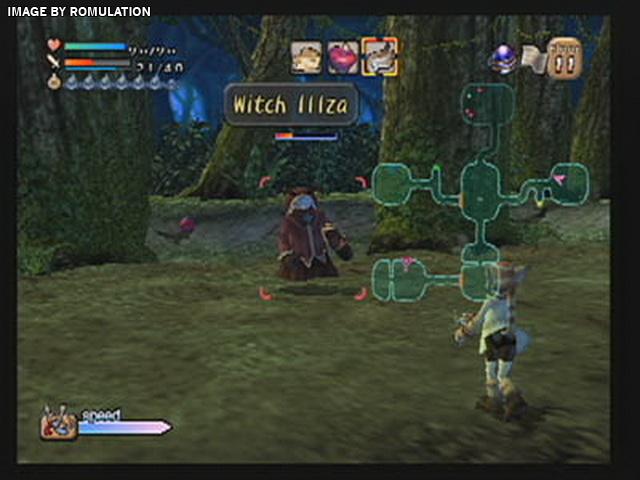Select the Witch Illza target label
Image resolution: width=640 pixels, height=480 pixels.
pos(290,104)
